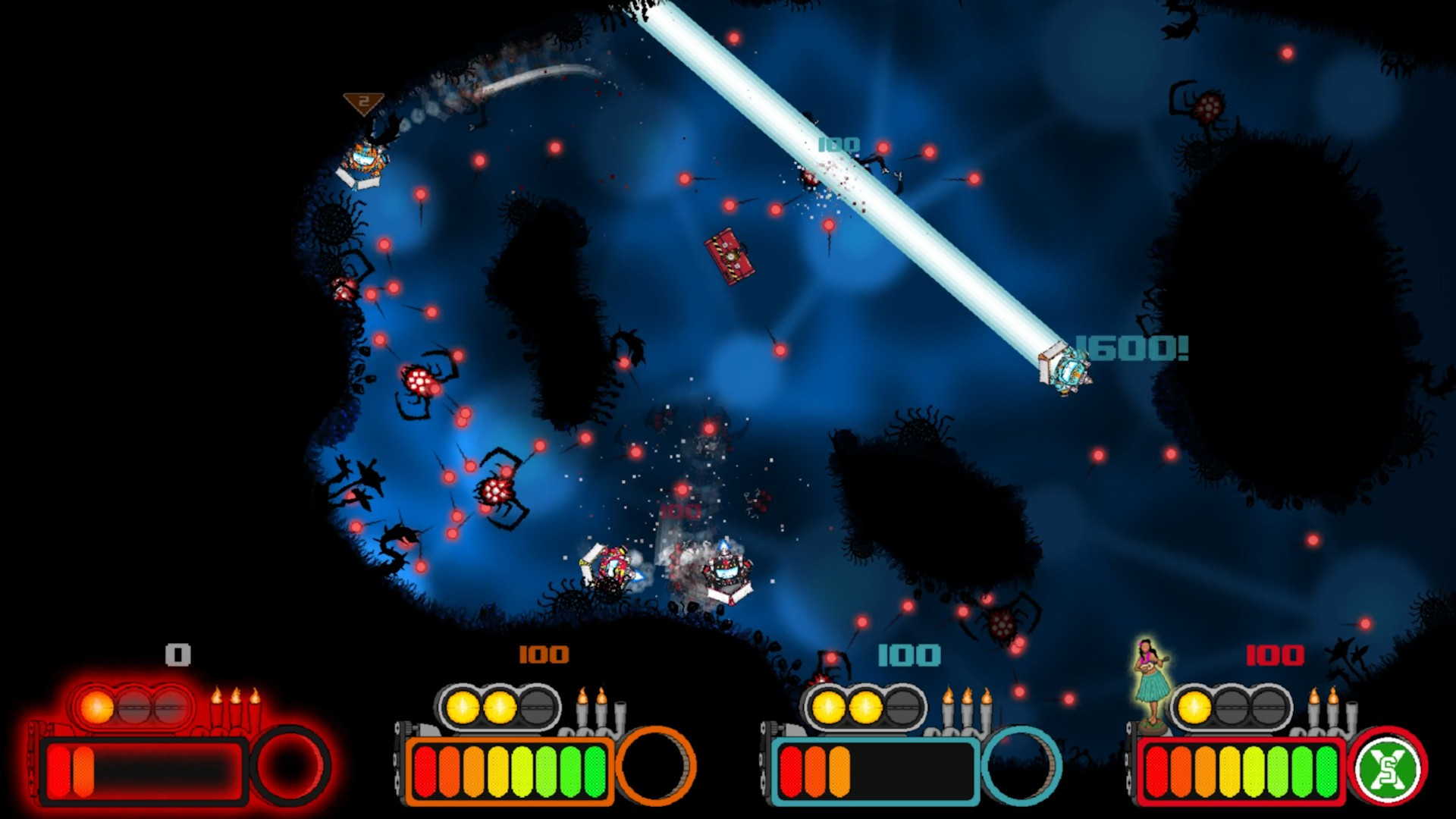
Task: Click the hula dancer item icon
Action: (1151, 681)
